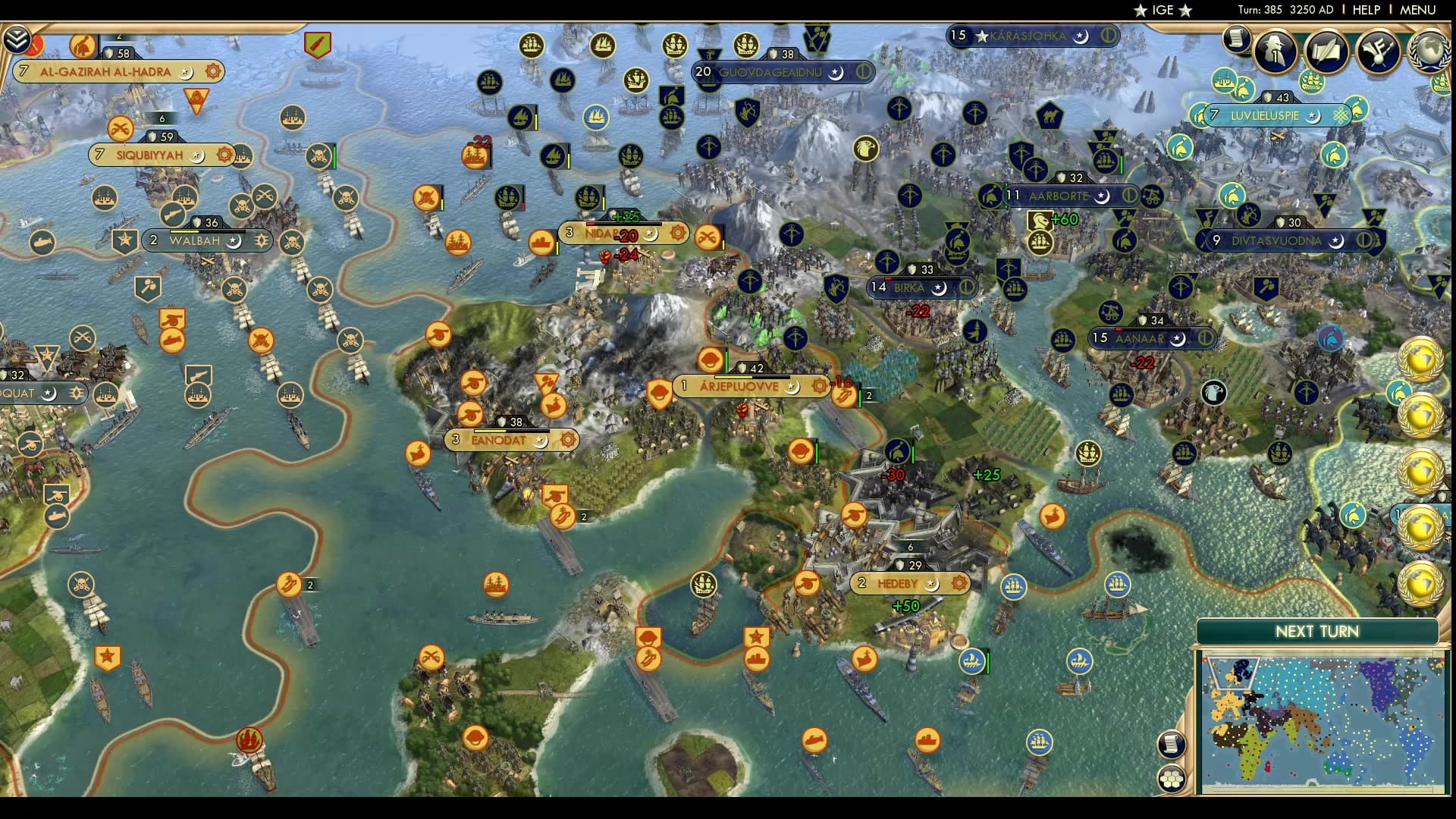
Task: Select the Eanodat city name banner
Action: tap(500, 438)
